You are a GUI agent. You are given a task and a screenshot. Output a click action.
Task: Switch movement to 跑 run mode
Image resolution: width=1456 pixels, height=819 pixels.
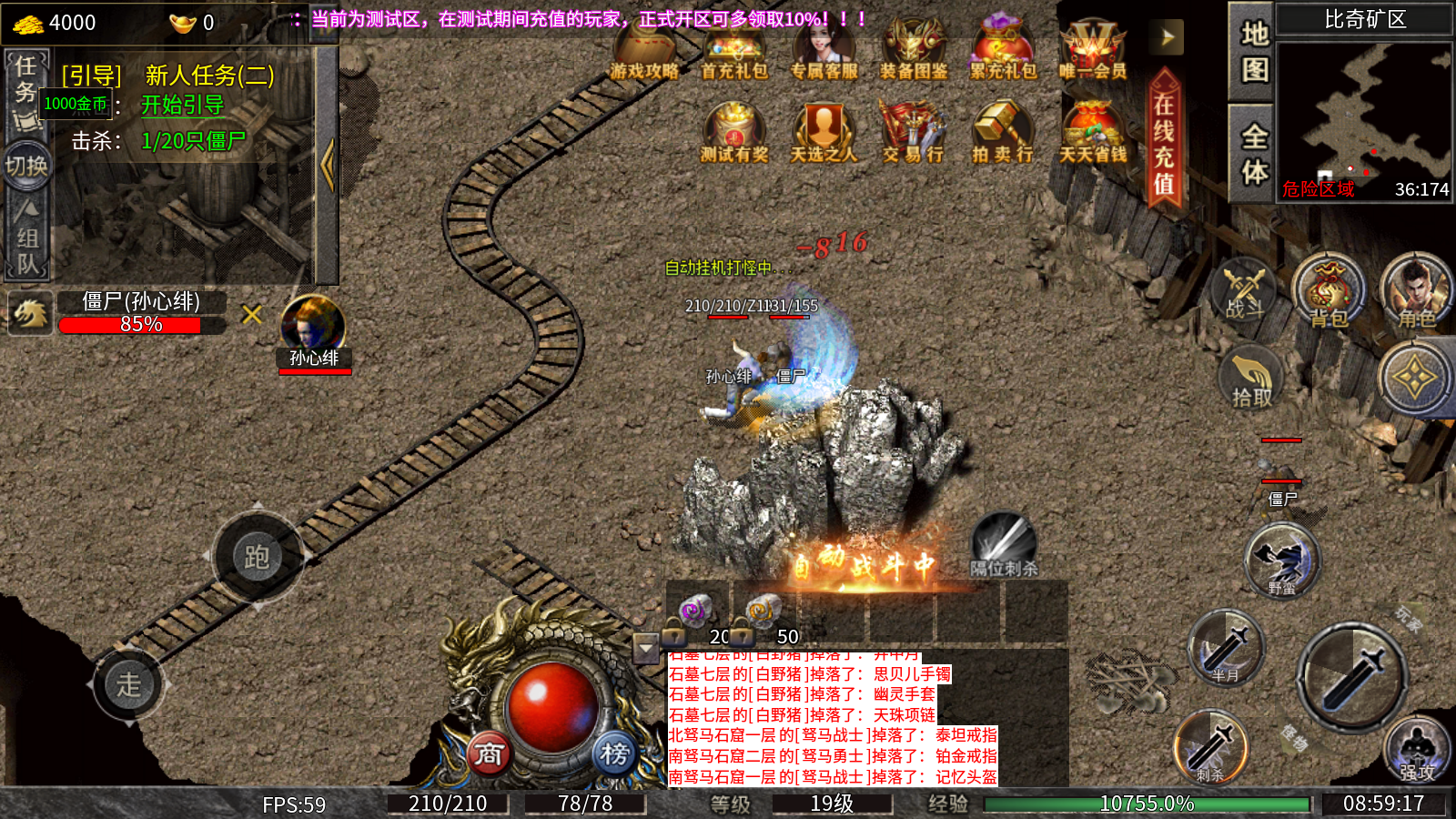point(257,556)
